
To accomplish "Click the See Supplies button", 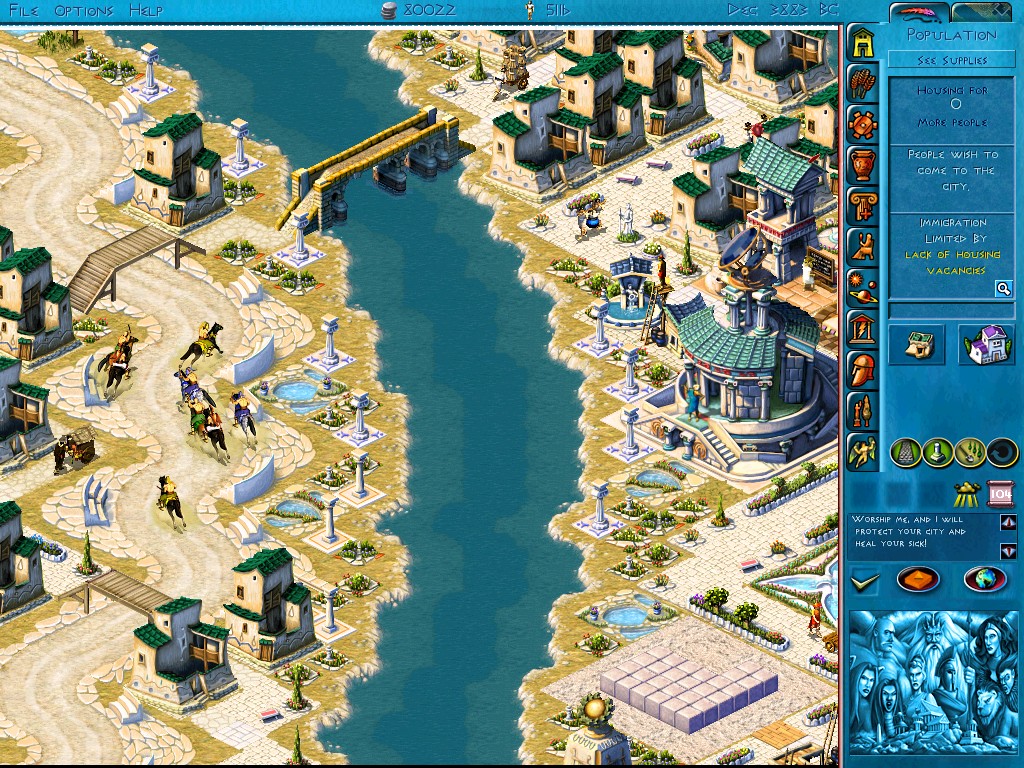I will (x=951, y=60).
